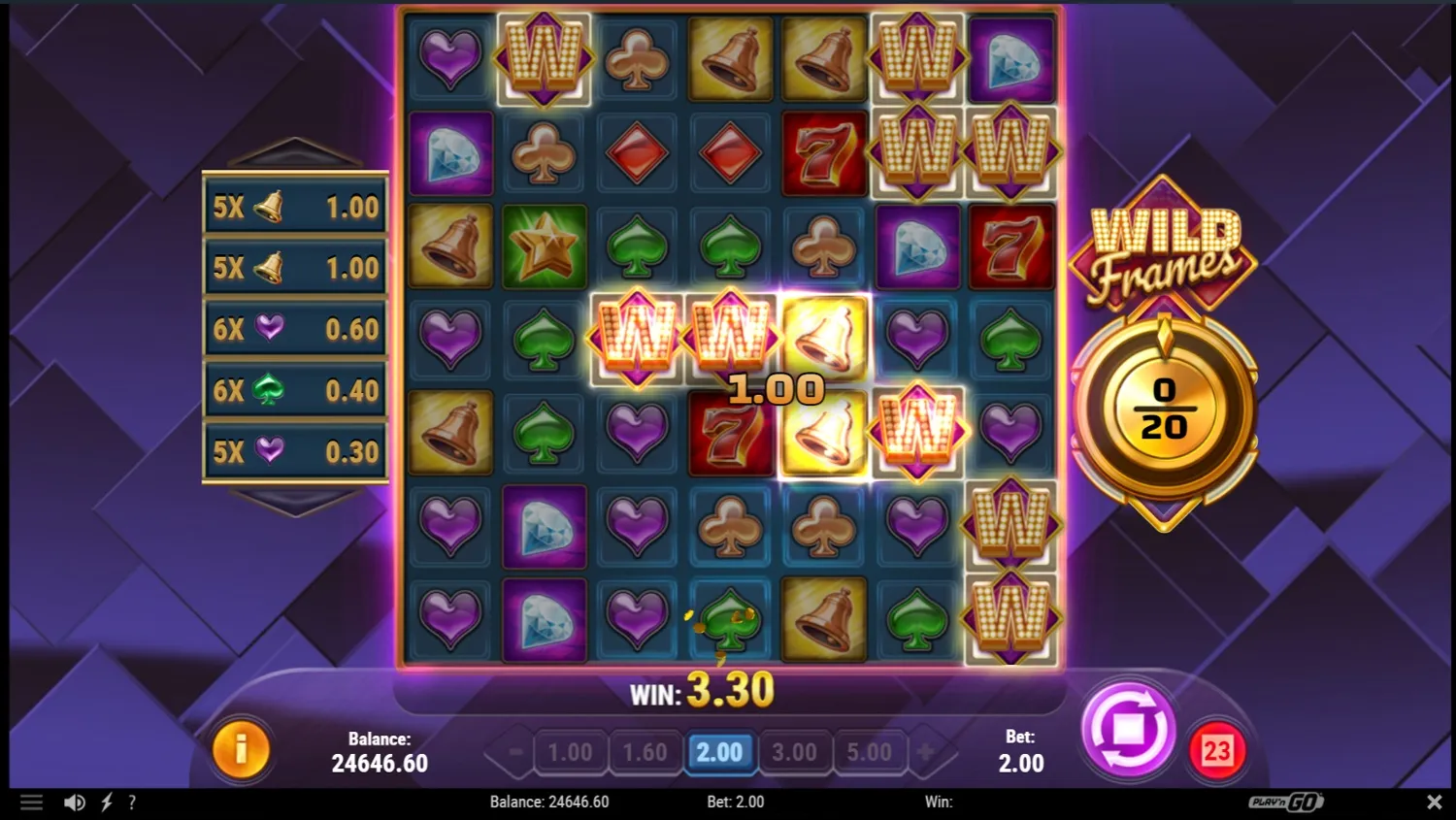1456x820 pixels.
Task: Click the question mark help icon
Action: point(131,802)
